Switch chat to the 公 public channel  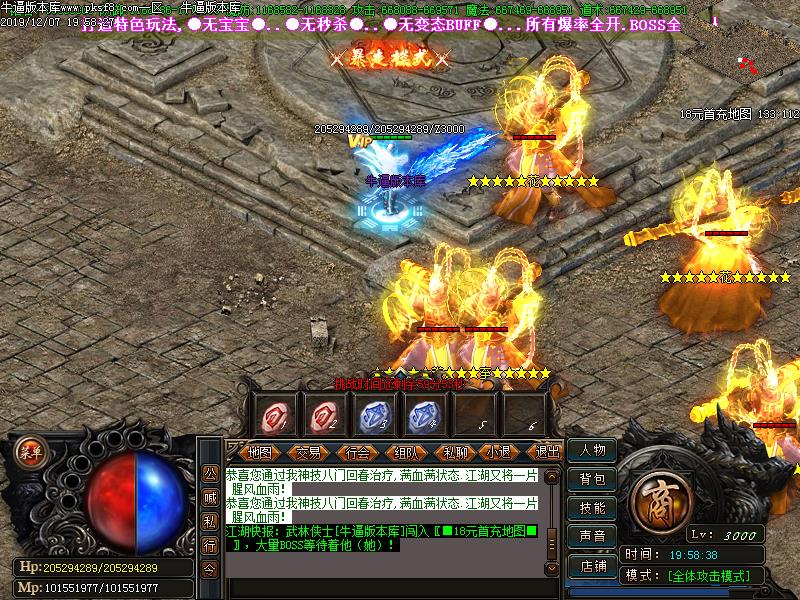pyautogui.click(x=210, y=473)
